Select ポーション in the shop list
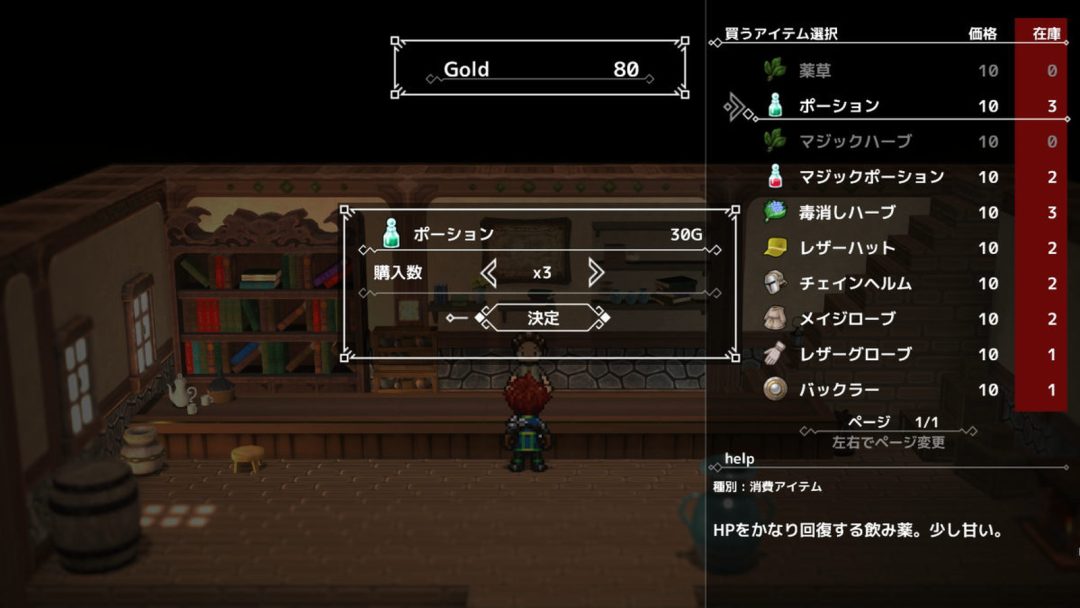 [x=838, y=106]
